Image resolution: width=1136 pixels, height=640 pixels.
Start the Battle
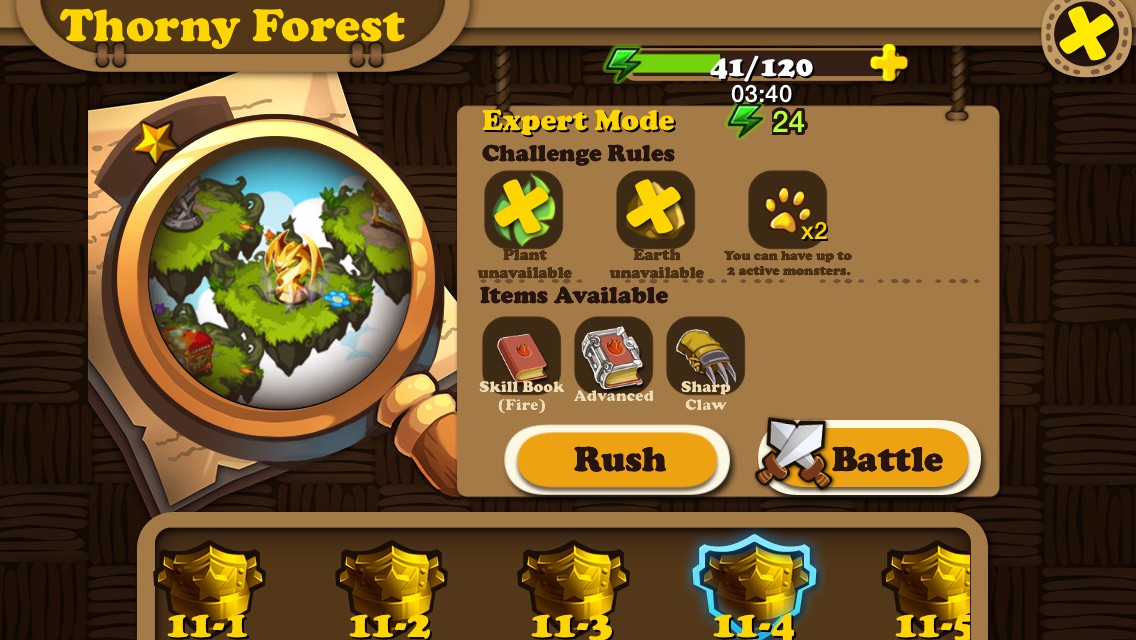[869, 460]
